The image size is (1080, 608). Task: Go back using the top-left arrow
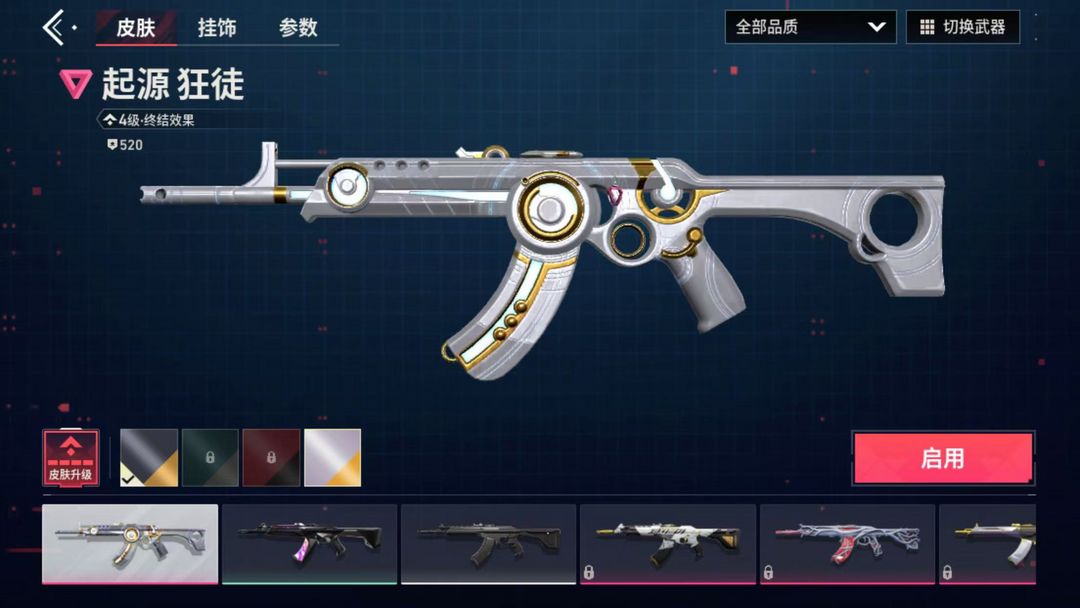pos(54,27)
